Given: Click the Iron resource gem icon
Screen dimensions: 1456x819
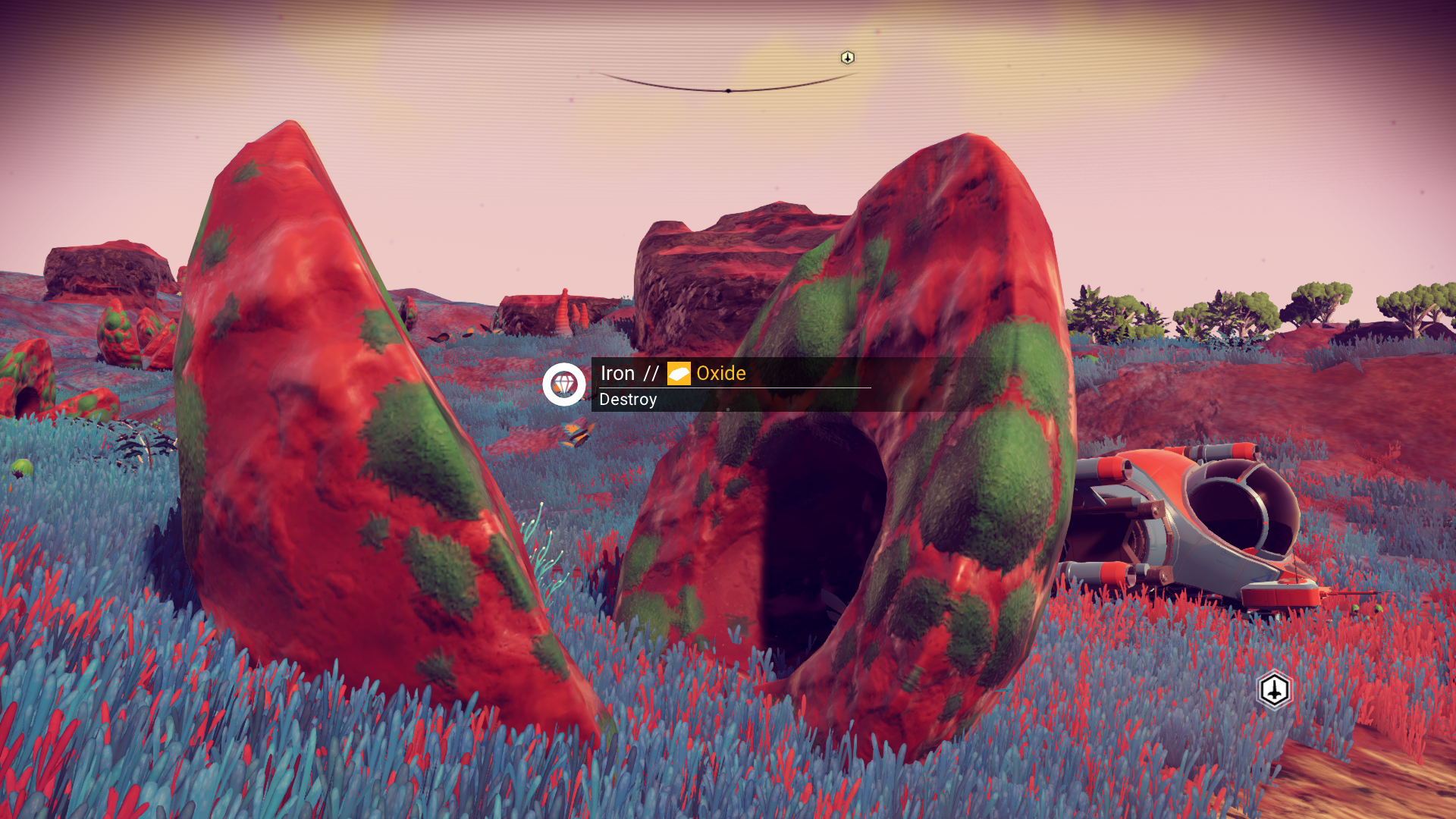Looking at the screenshot, I should pos(563,384).
